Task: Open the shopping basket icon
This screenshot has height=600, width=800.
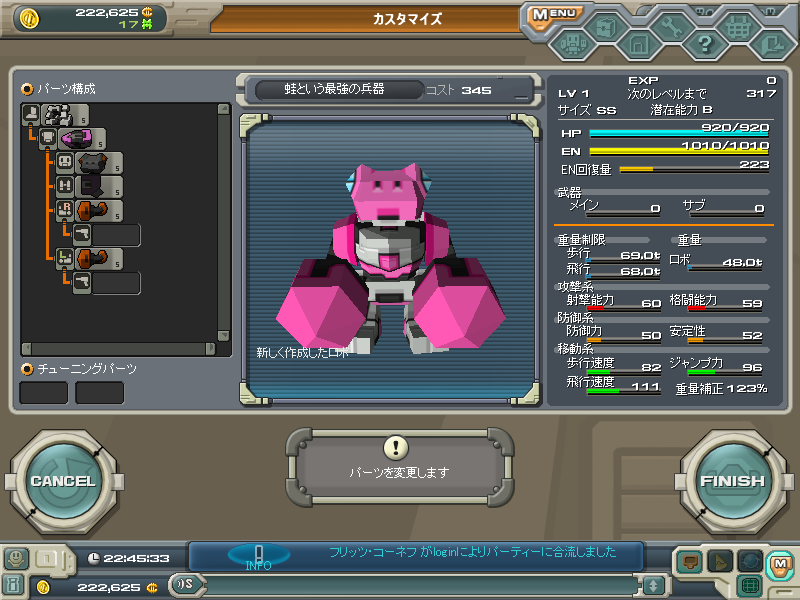Action: pyautogui.click(x=738, y=27)
